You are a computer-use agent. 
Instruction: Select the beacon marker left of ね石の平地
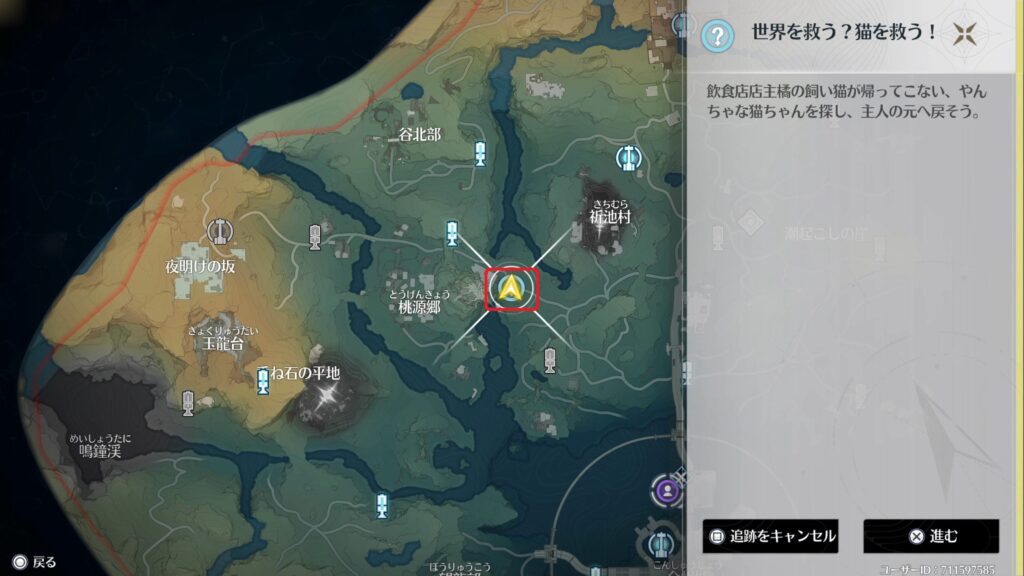coord(263,380)
